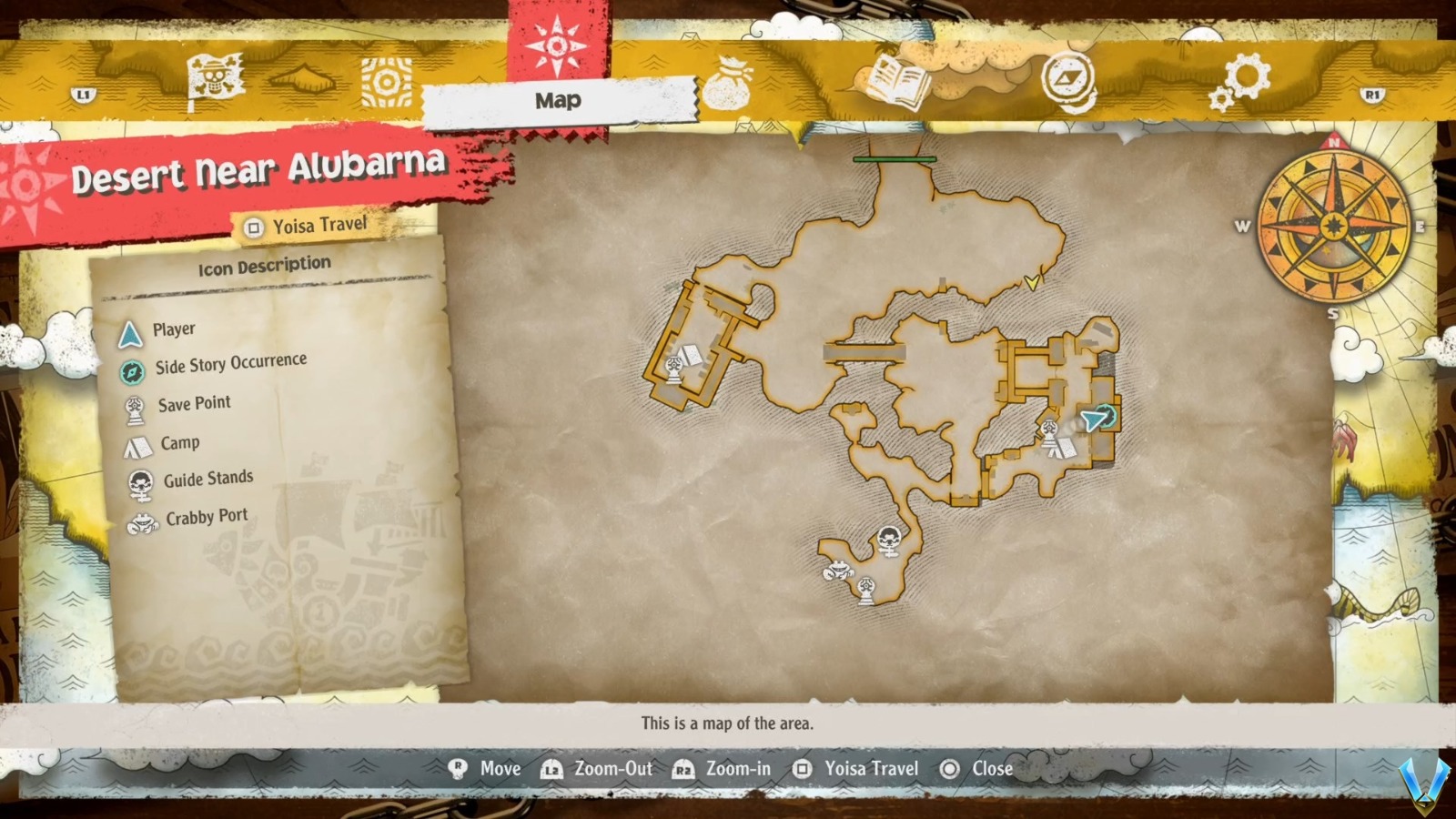Select the blue player arrow on the map
This screenshot has height=819, width=1456.
(1090, 421)
